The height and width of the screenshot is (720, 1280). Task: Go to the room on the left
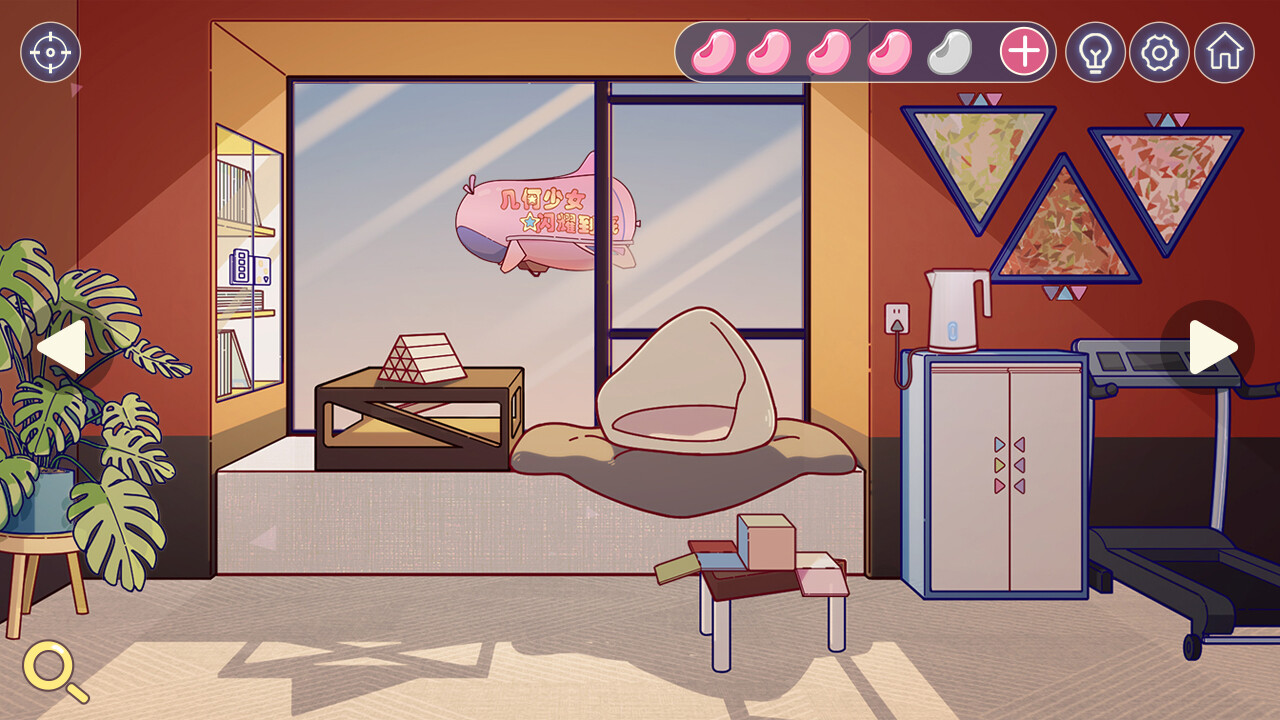[x=62, y=348]
